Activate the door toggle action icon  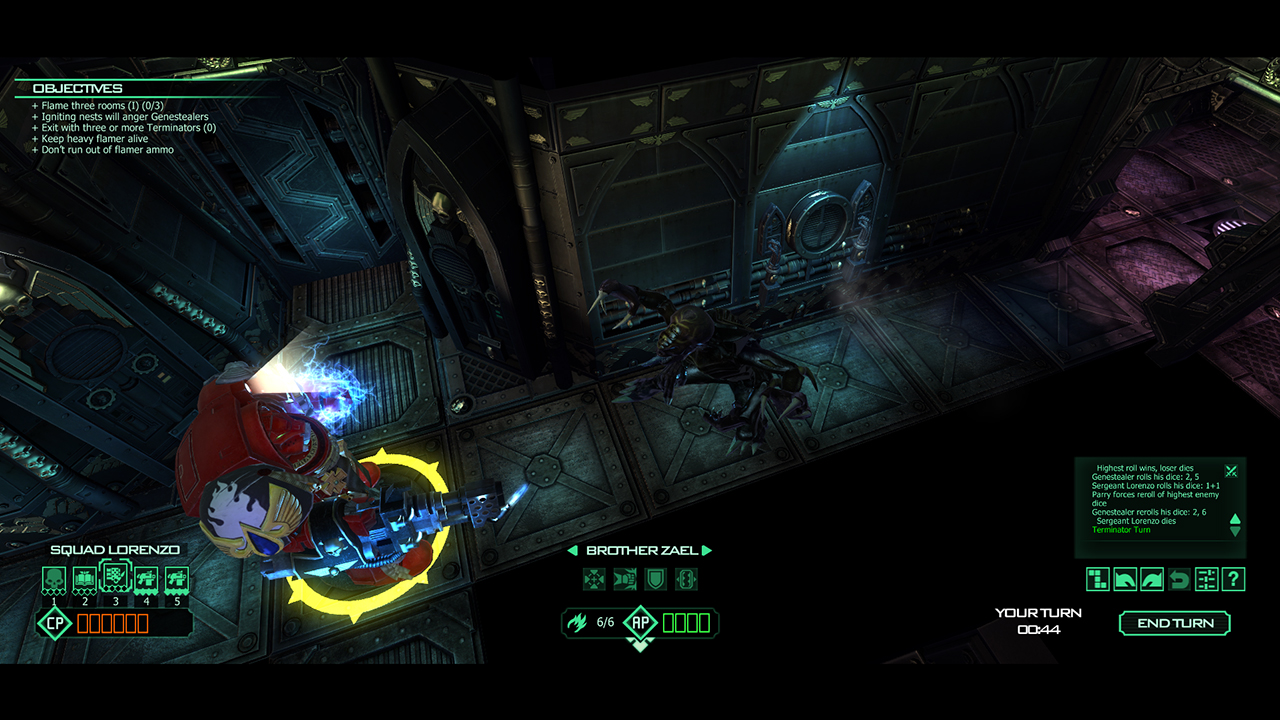pos(686,579)
